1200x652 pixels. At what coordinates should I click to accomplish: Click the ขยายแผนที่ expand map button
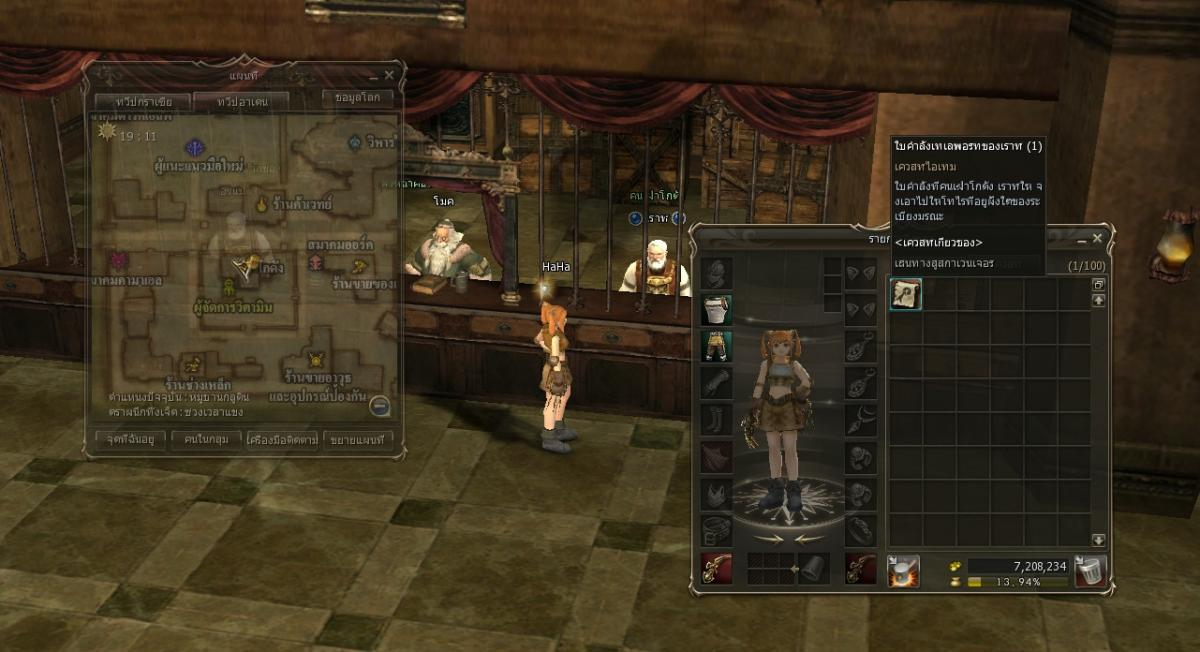pos(358,439)
